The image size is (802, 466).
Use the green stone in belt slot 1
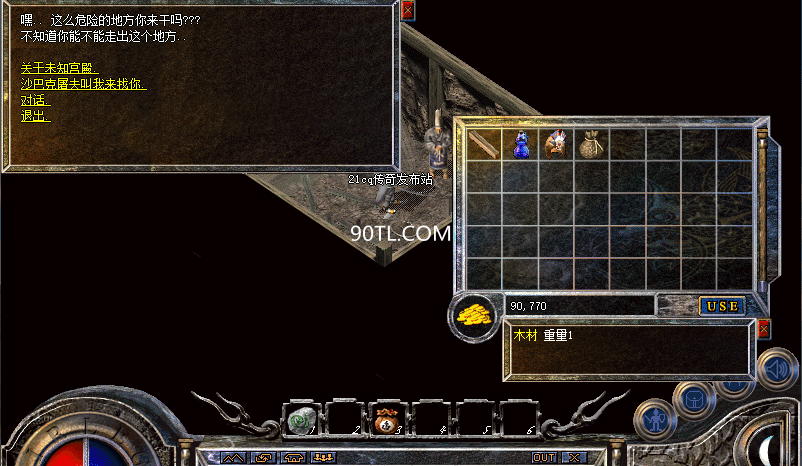[303, 421]
